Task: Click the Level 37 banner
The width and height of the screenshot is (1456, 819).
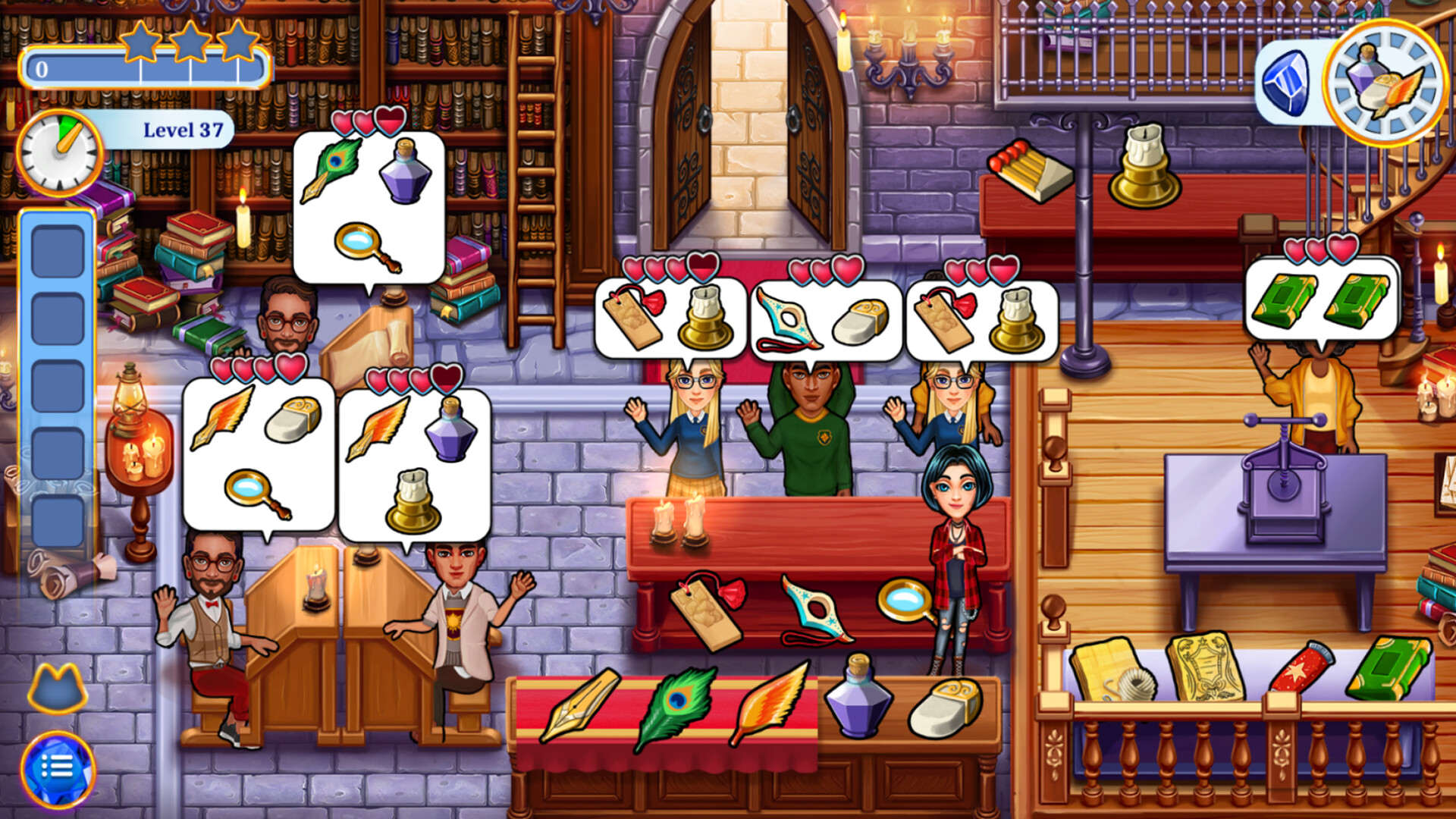Action: (x=182, y=129)
